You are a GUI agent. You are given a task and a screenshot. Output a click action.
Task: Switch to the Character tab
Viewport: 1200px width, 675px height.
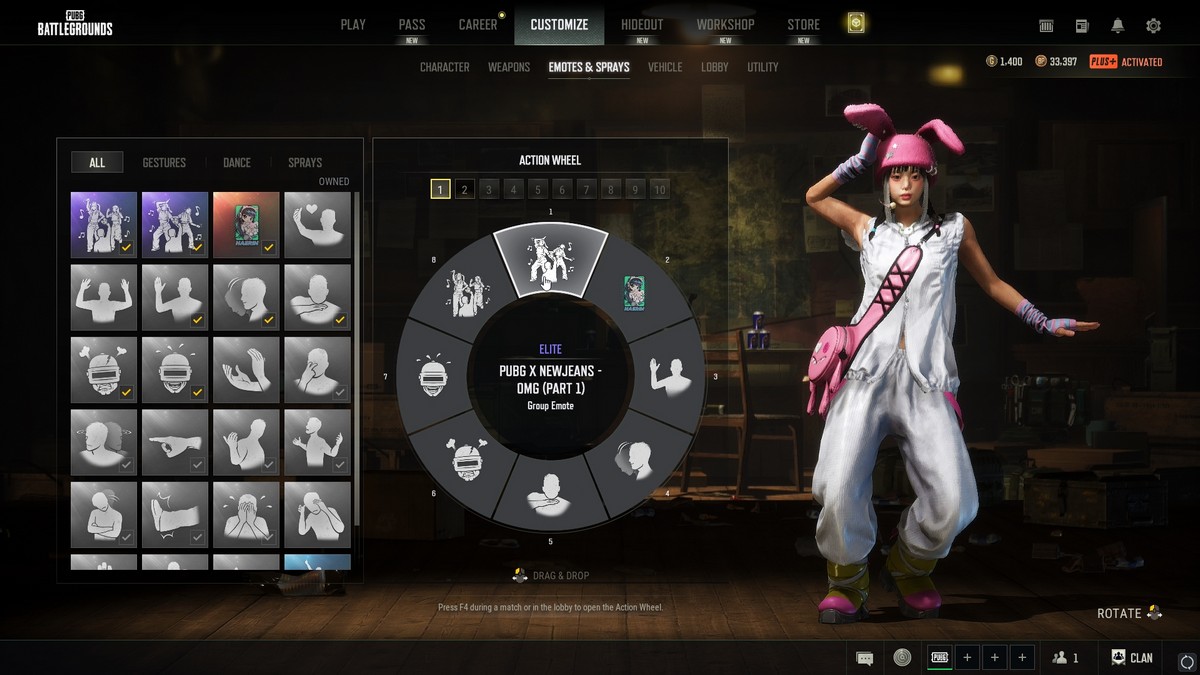coord(445,67)
